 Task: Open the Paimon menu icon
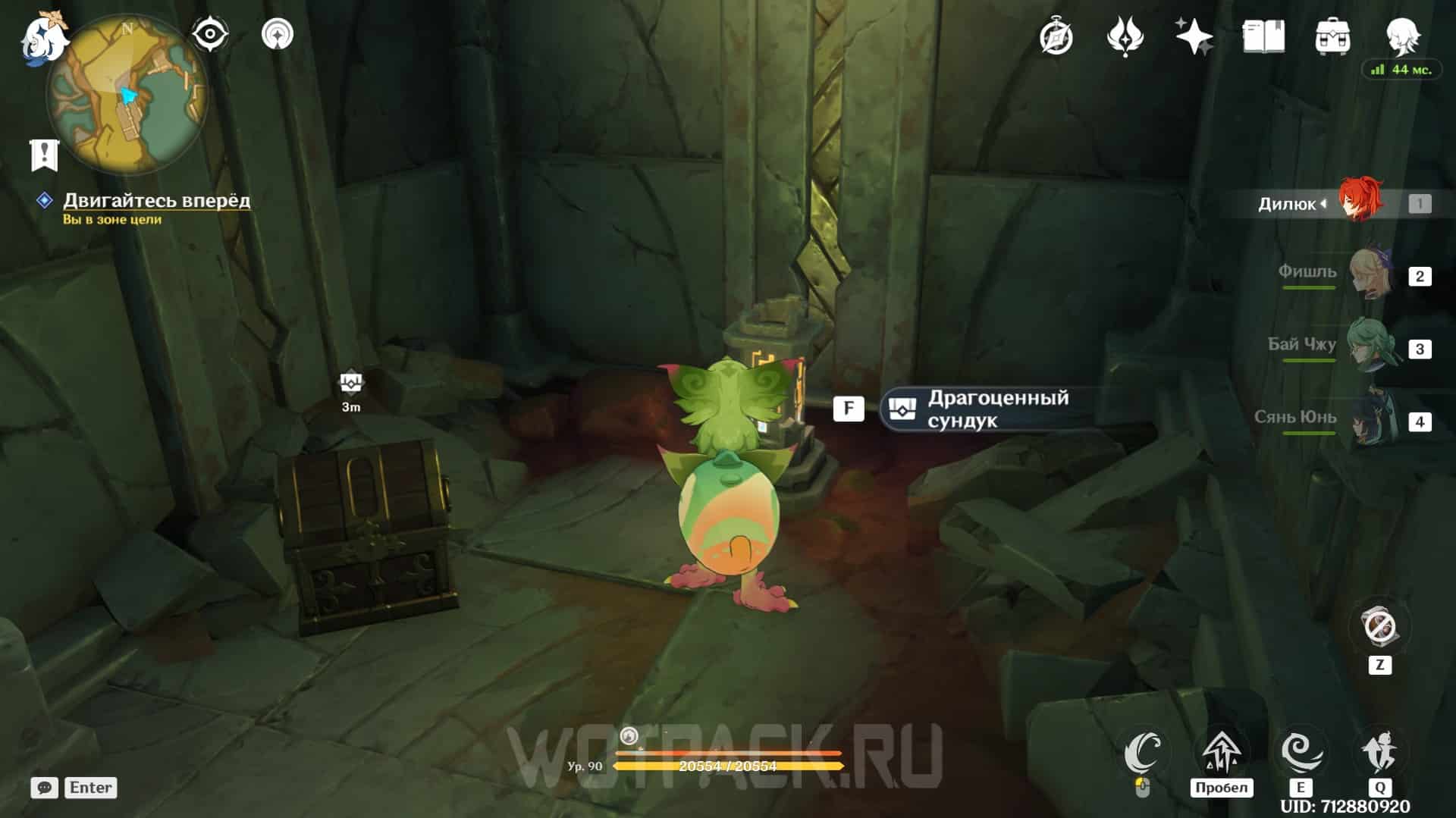coord(42,38)
